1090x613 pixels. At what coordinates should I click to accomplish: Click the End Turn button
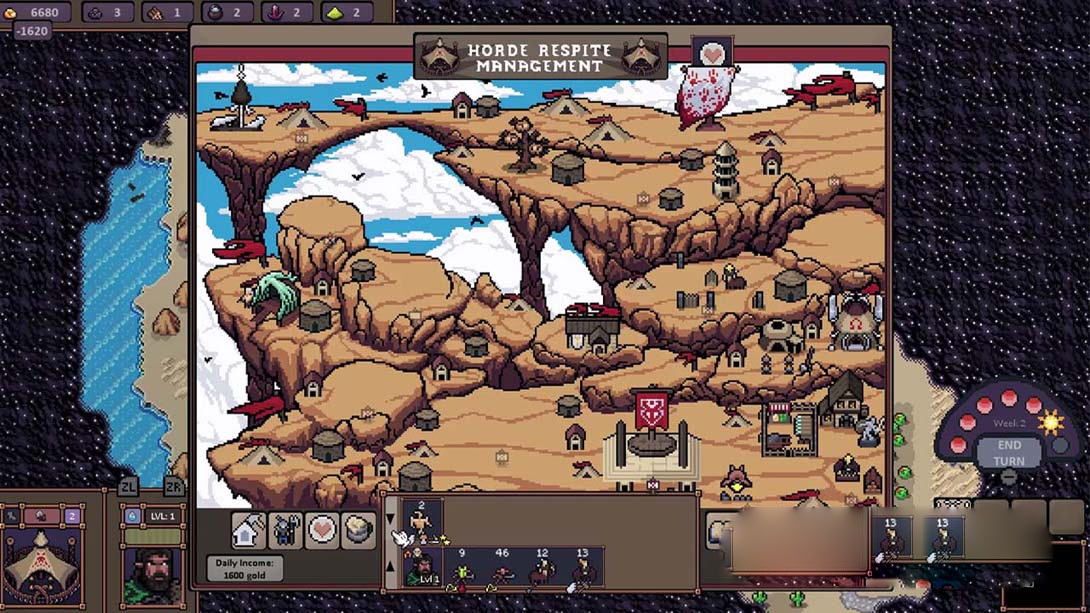click(1008, 452)
